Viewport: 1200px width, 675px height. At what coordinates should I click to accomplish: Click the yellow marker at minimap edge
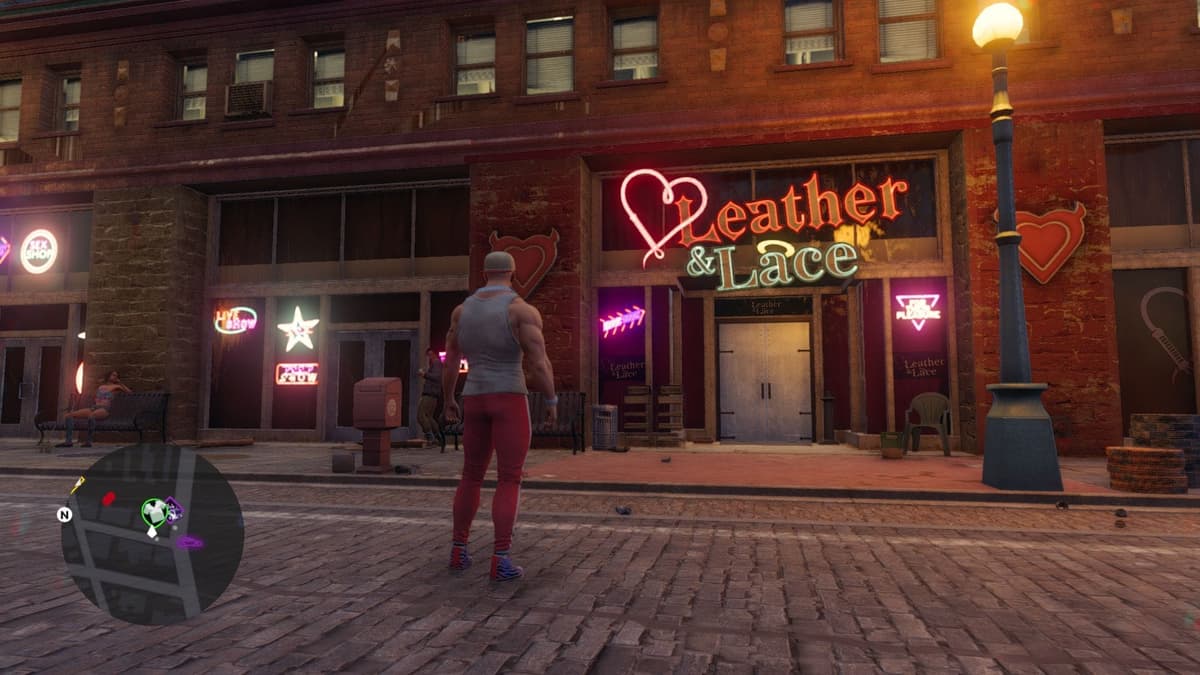point(77,485)
